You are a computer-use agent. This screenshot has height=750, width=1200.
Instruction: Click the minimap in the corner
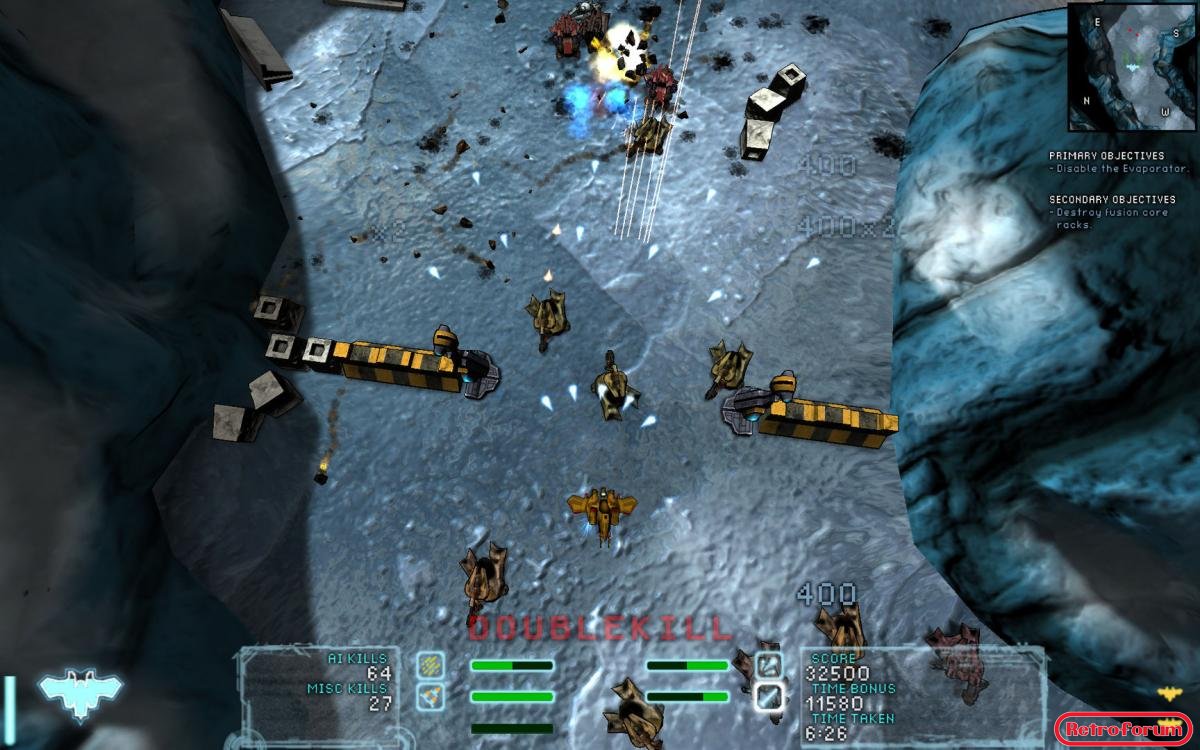[1132, 67]
